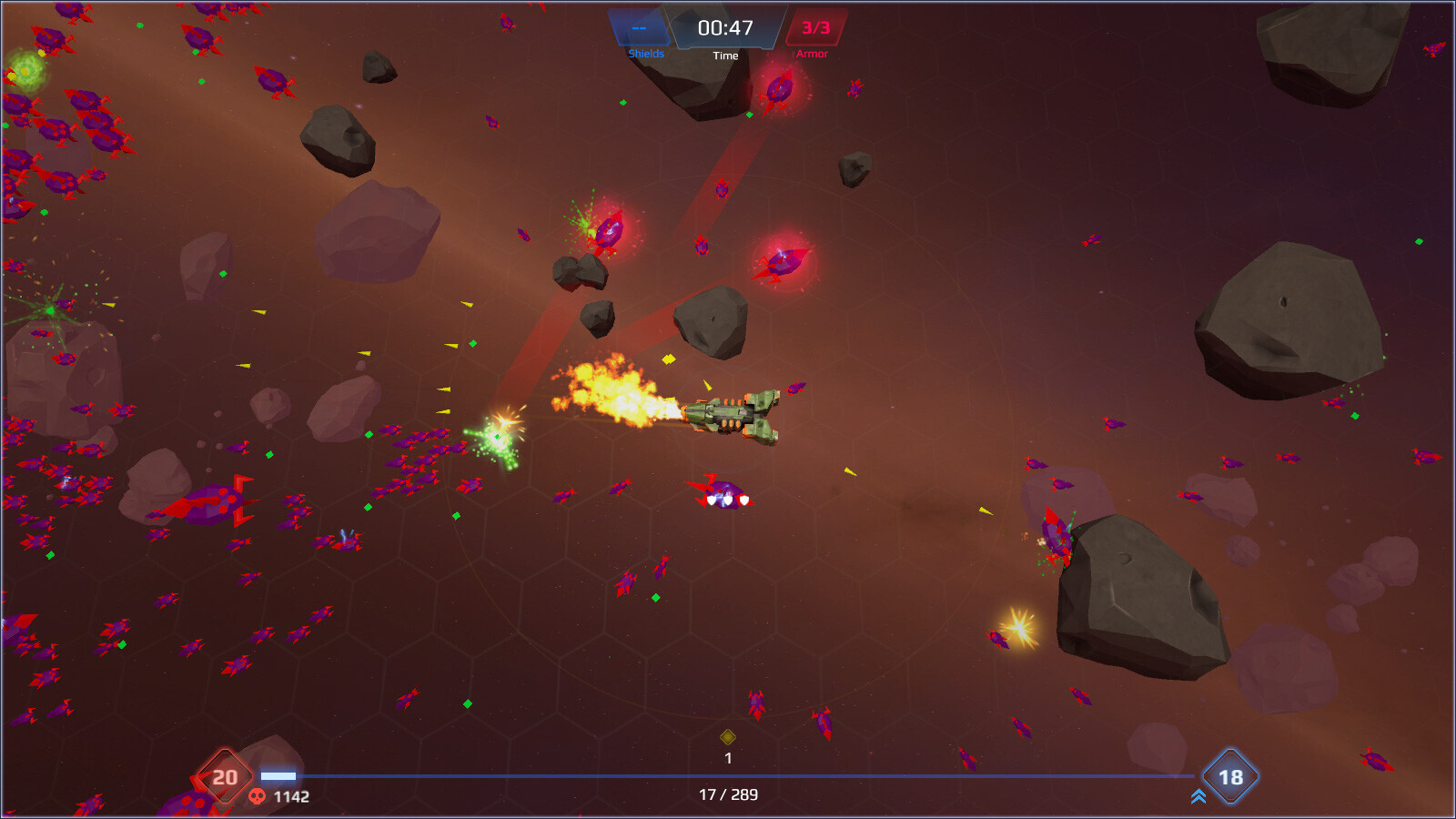Select the blue level 18 diamond badge
Viewport: 1456px width, 819px height.
[x=1232, y=778]
